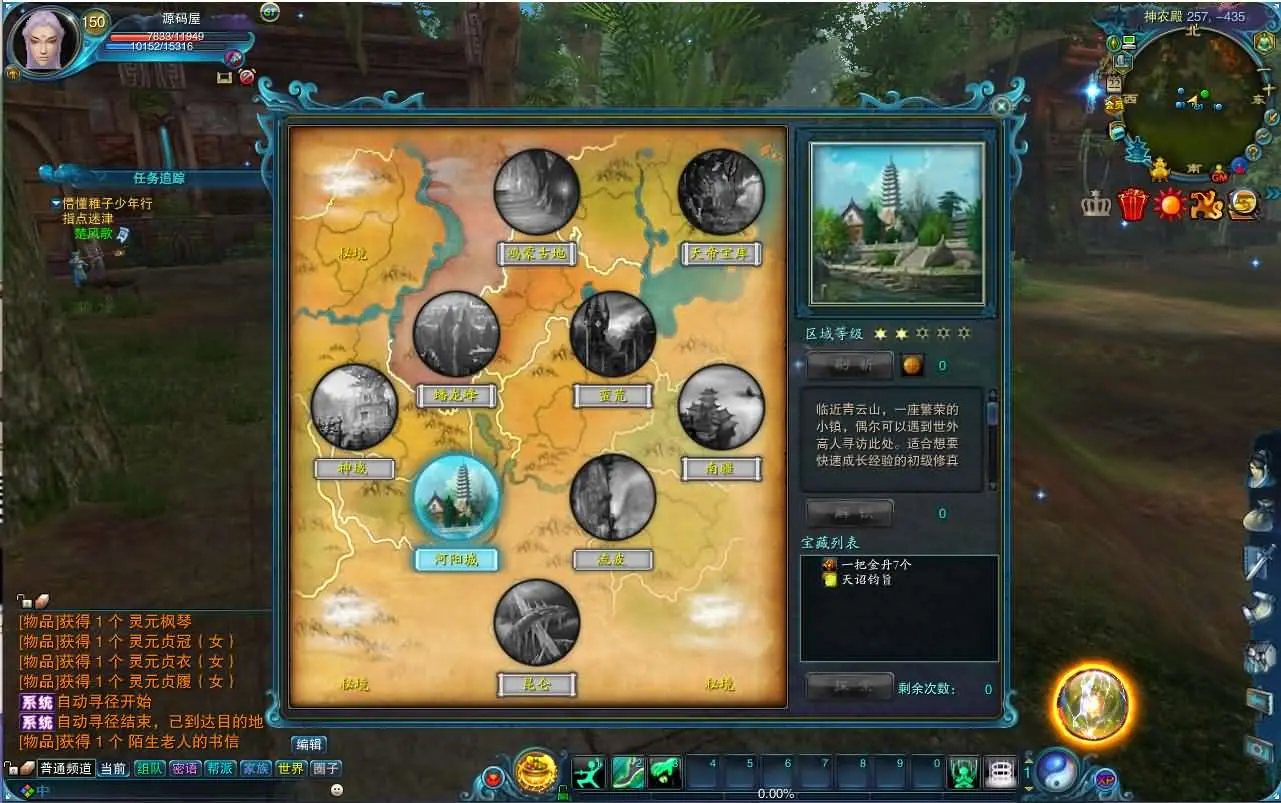This screenshot has width=1281, height=803.
Task: Switch to the 组队 chat tab
Action: pyautogui.click(x=150, y=769)
